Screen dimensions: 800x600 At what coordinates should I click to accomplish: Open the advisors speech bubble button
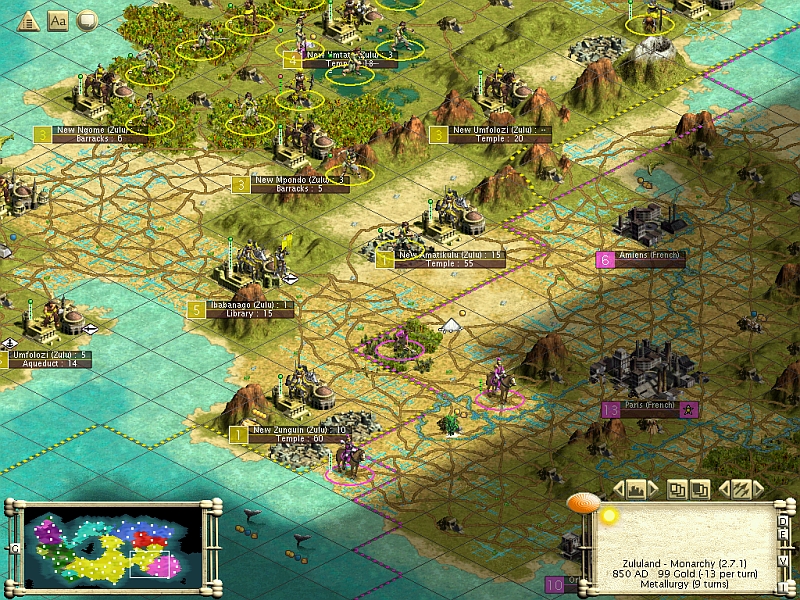click(x=87, y=20)
